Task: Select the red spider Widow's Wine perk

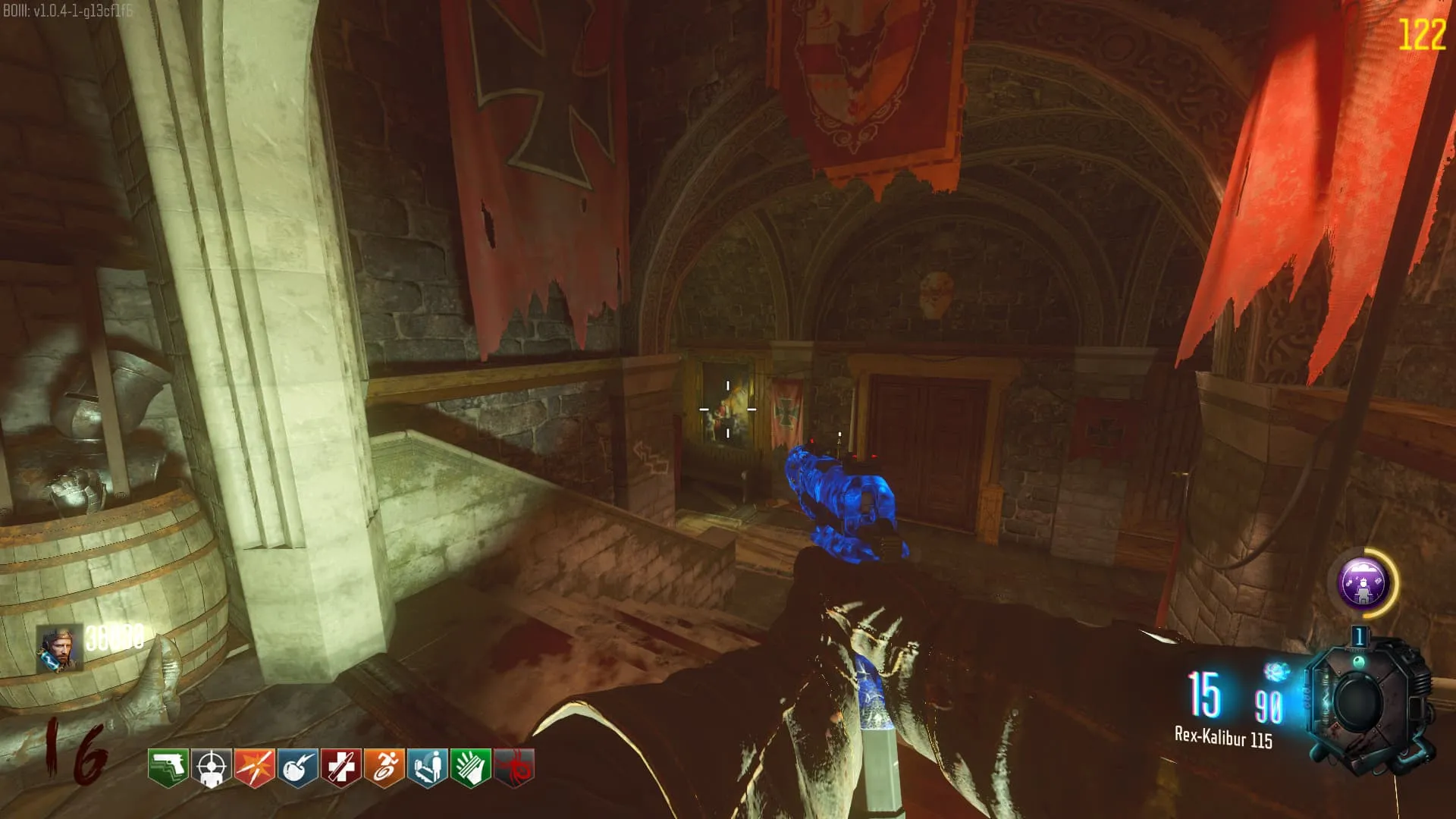Action: pyautogui.click(x=514, y=768)
